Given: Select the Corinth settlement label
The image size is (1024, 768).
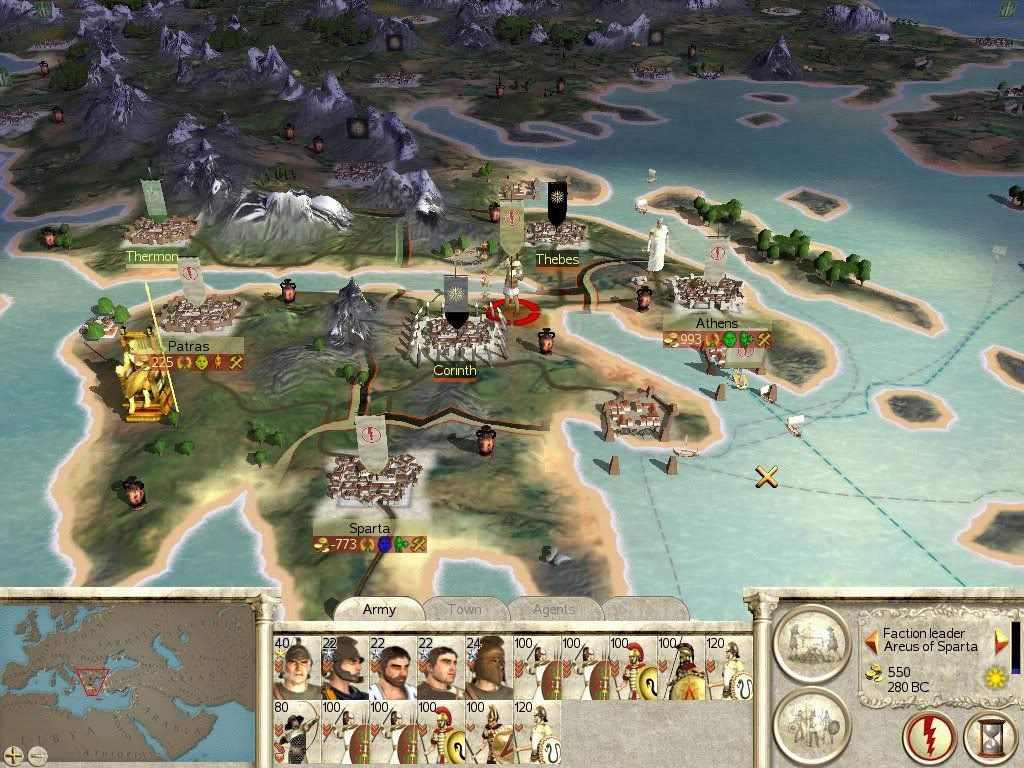Looking at the screenshot, I should (454, 370).
